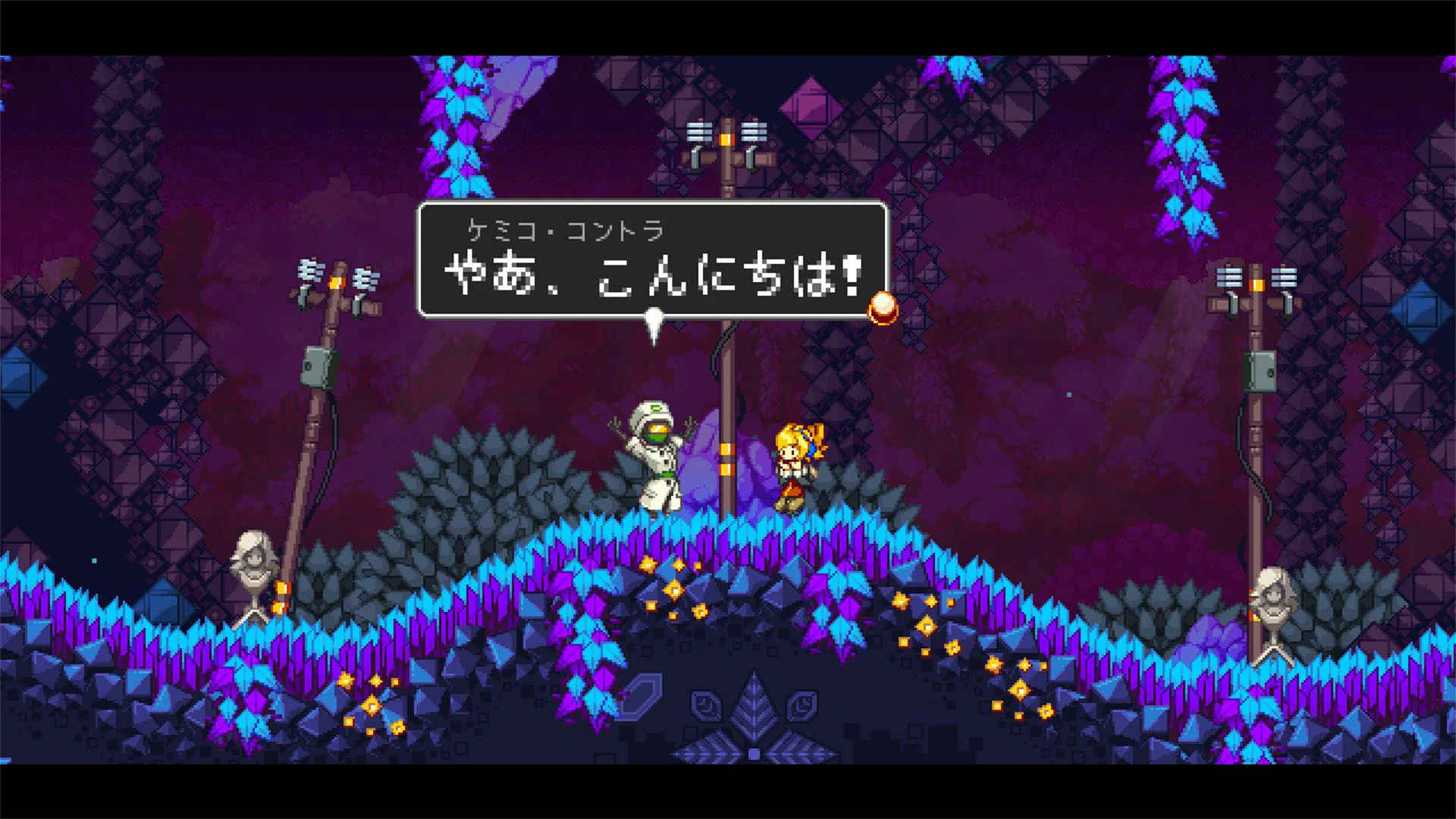
Task: Click the white-suited astronaut NPC waving
Action: pos(656,455)
